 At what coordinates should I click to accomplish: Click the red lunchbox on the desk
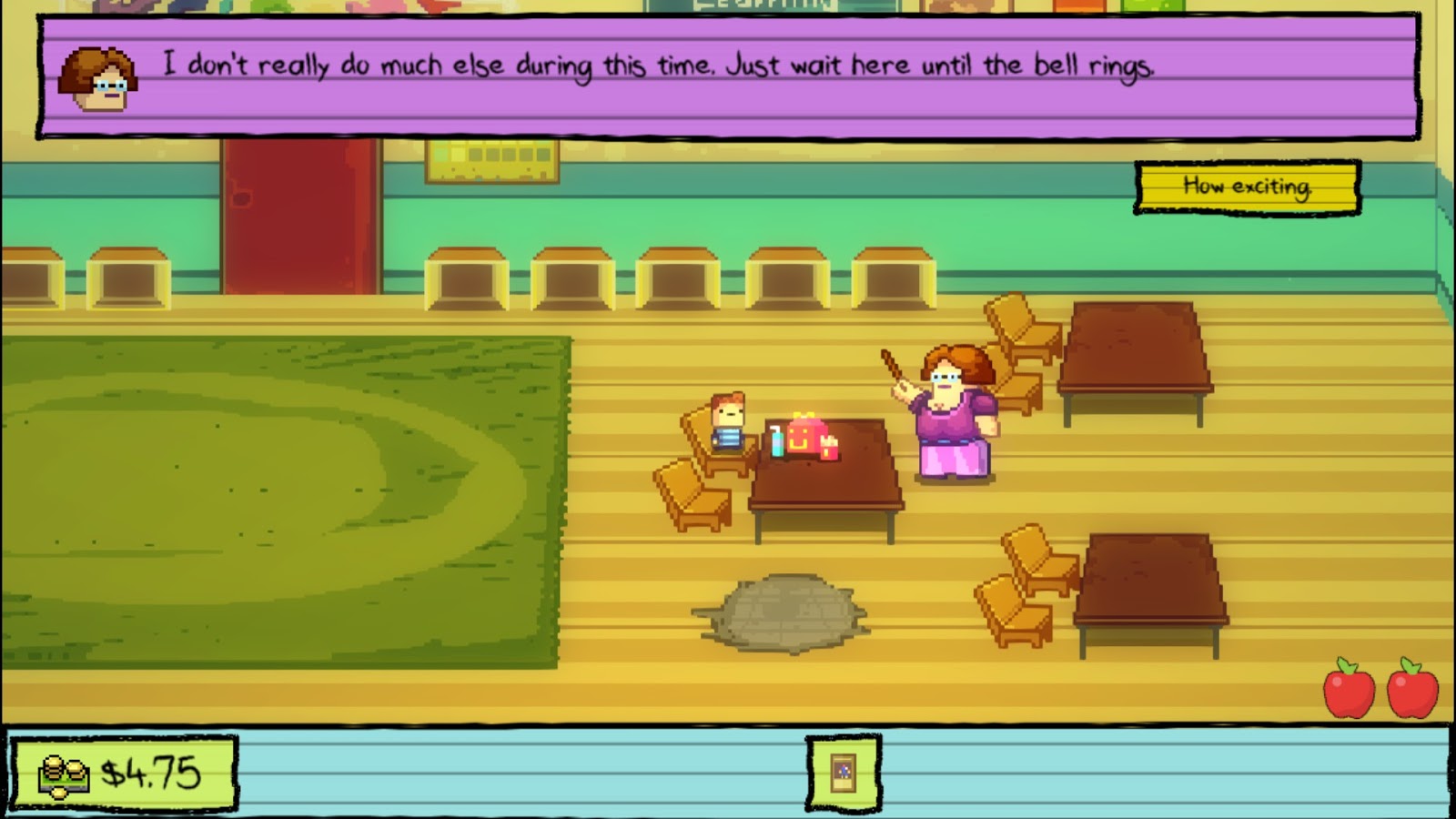pos(809,435)
